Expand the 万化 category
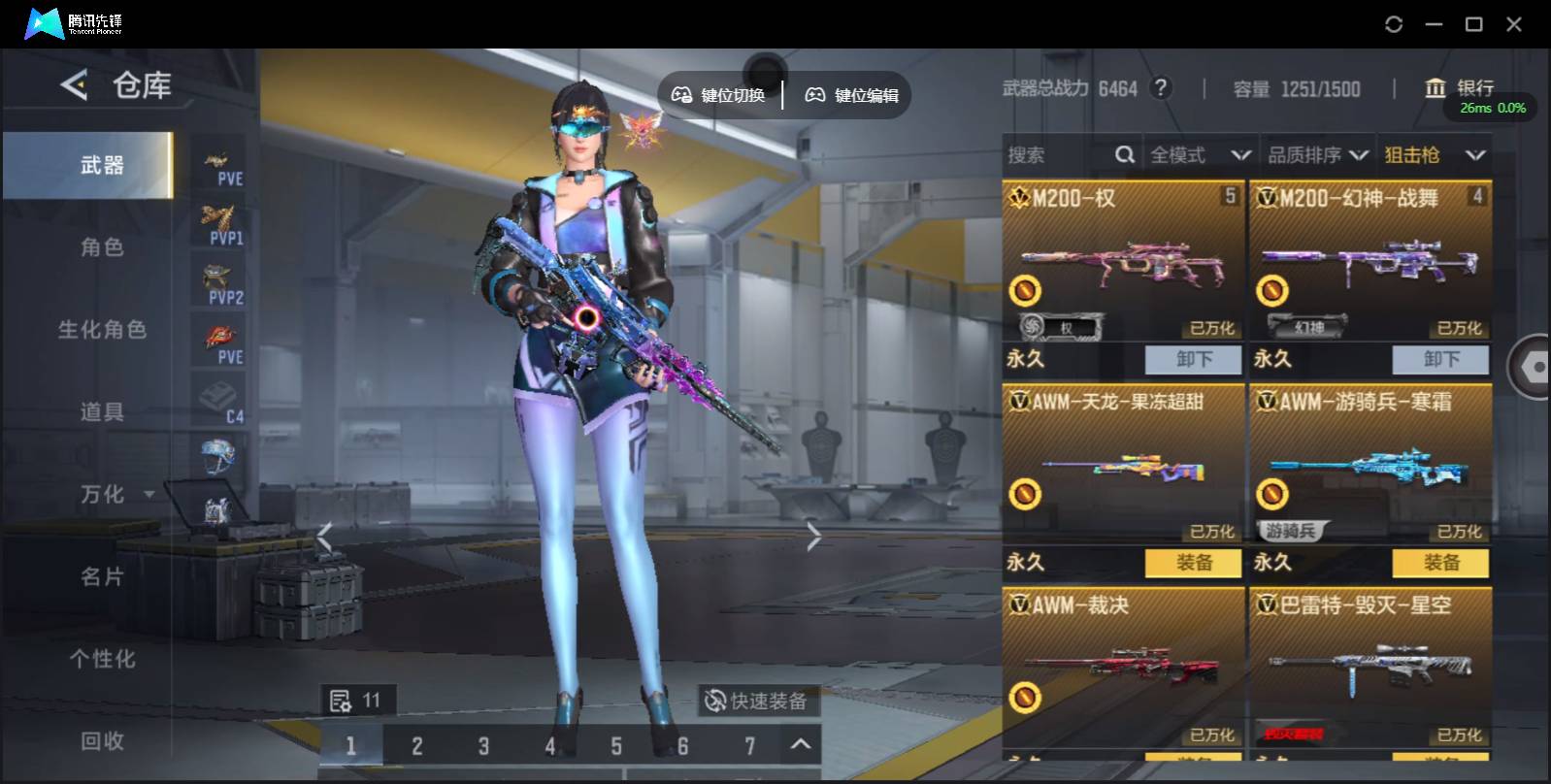The width and height of the screenshot is (1551, 784). [115, 495]
